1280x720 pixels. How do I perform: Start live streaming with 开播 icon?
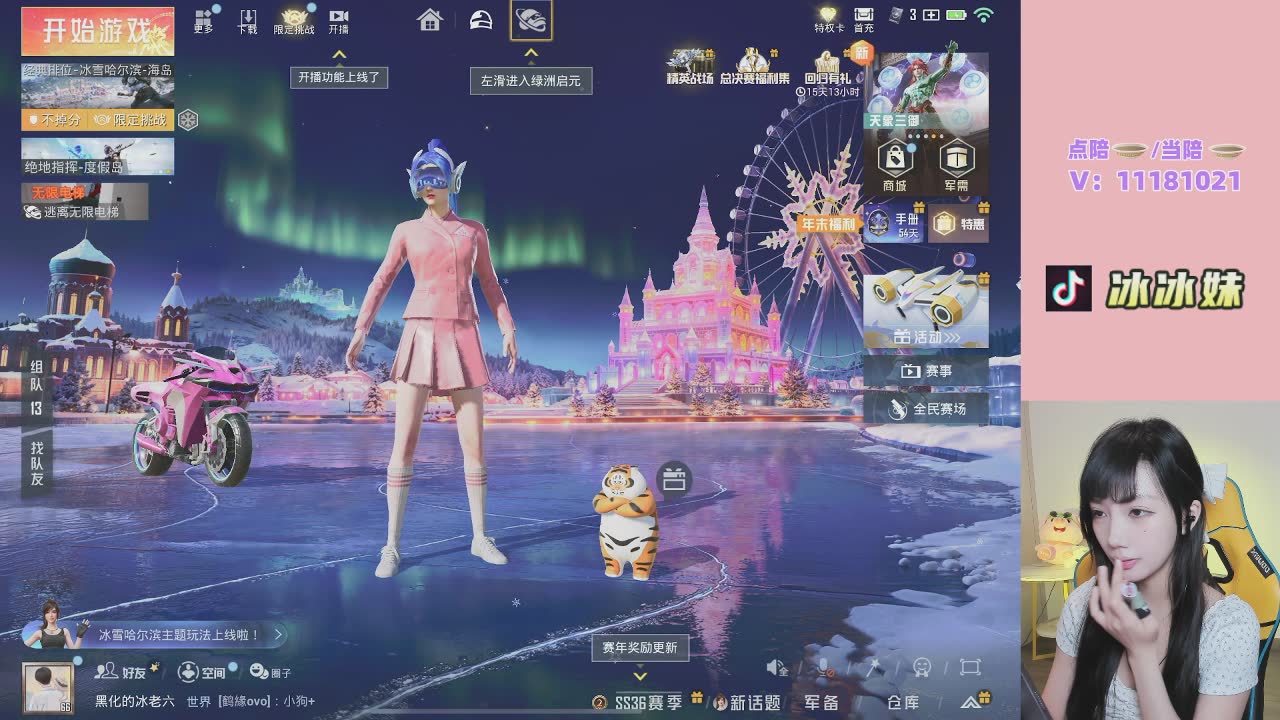click(x=339, y=20)
